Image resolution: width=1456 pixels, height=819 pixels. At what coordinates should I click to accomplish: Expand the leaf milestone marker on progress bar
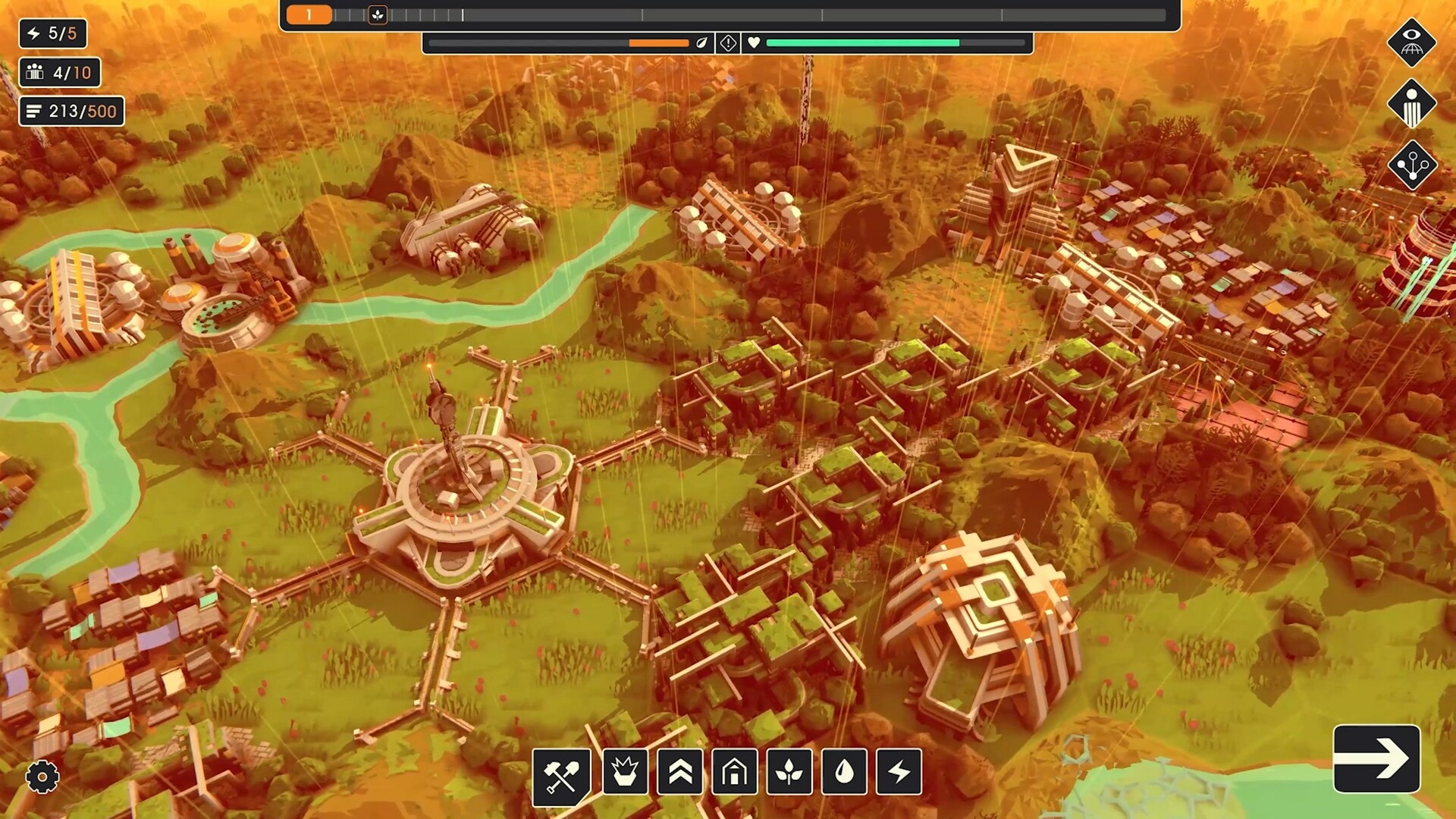[x=378, y=13]
